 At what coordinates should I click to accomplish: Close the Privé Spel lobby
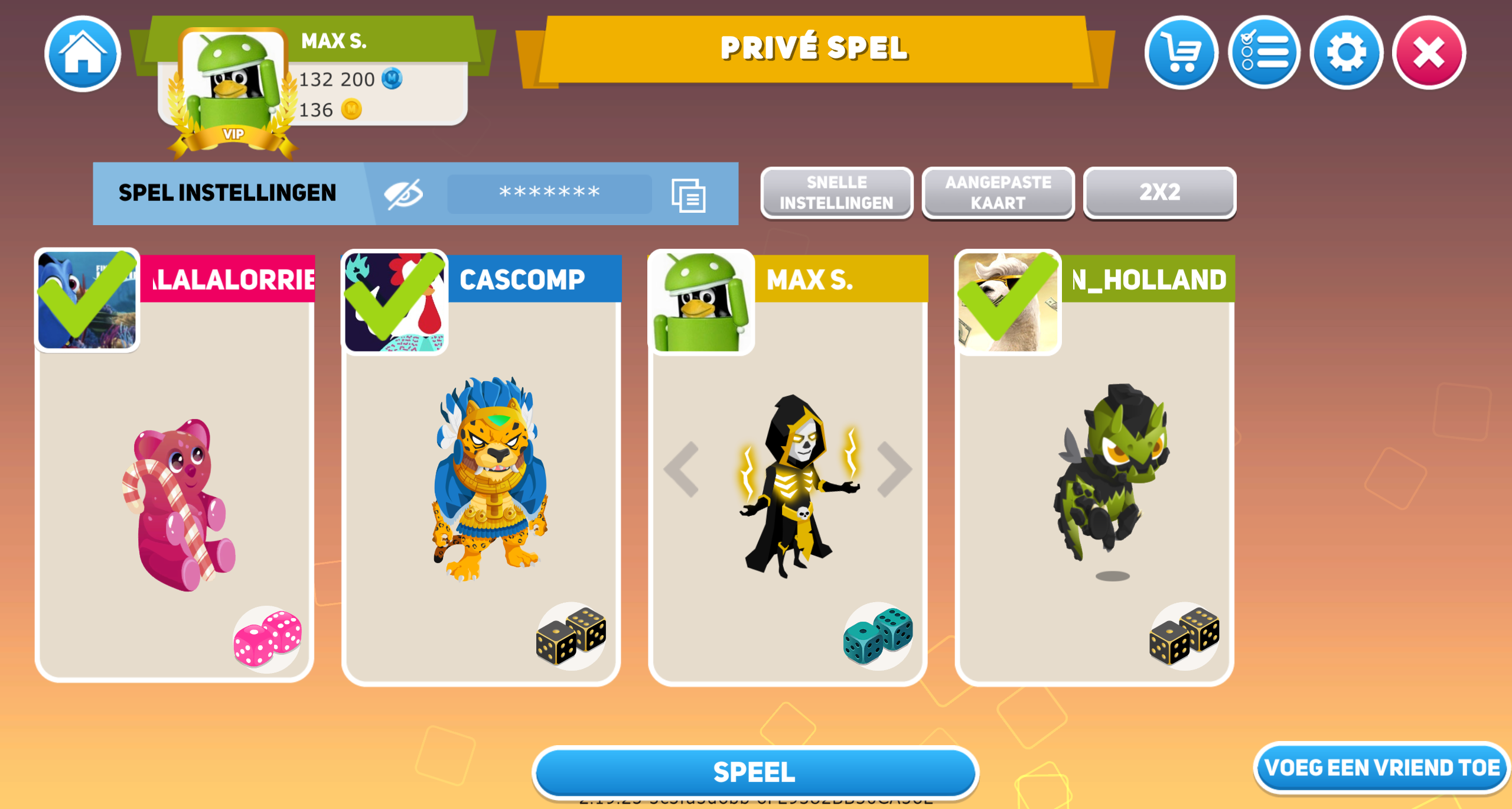coord(1429,53)
